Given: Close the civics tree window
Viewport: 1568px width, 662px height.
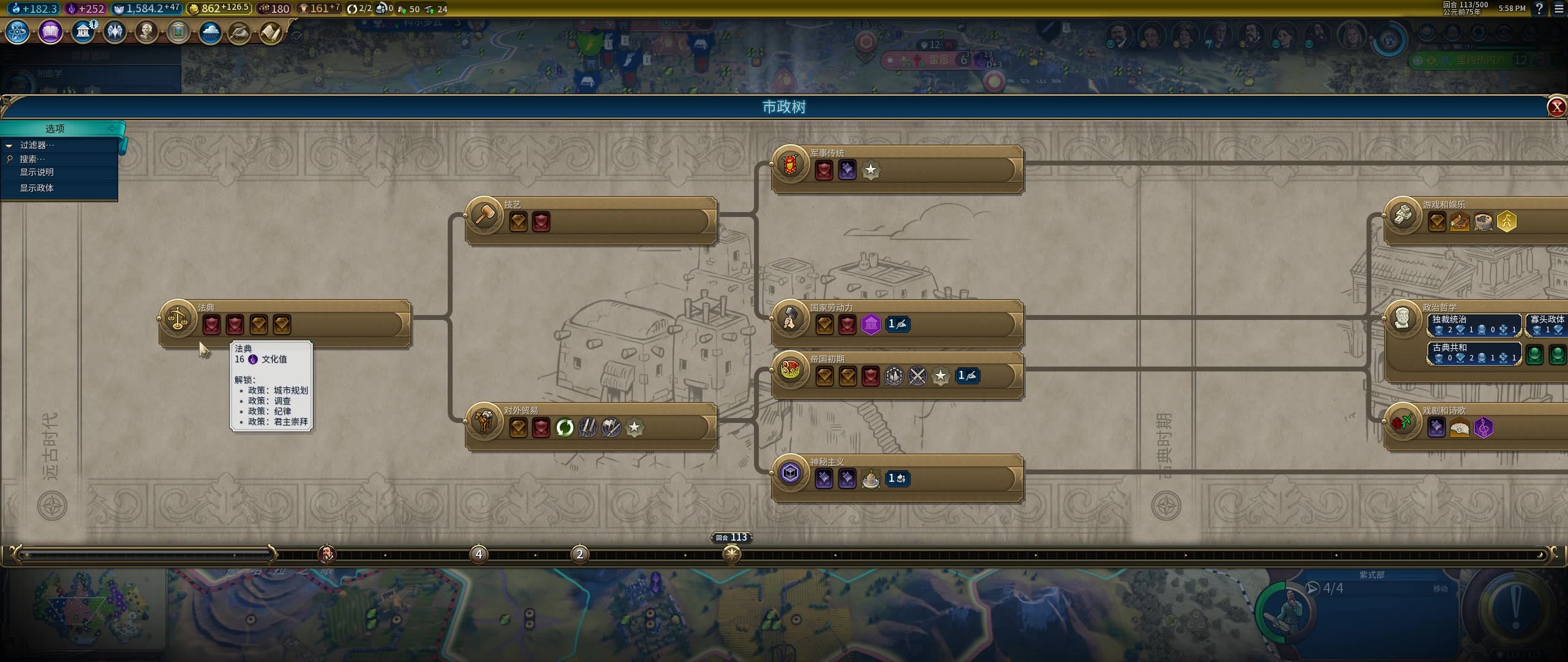Looking at the screenshot, I should click(1556, 107).
